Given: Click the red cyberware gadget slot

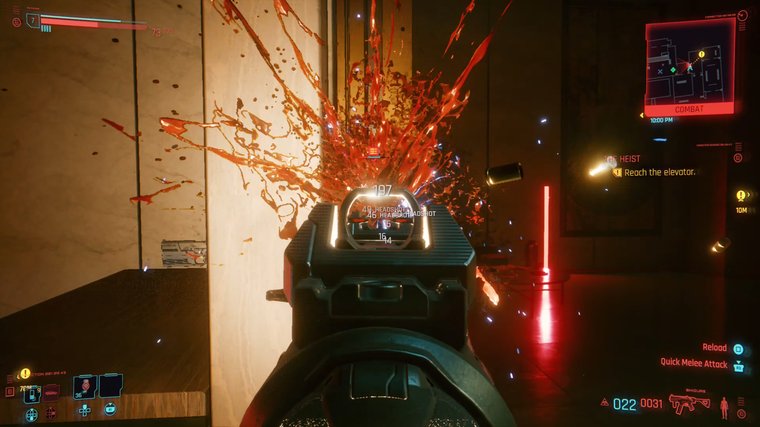Looking at the screenshot, I should 51,392.
